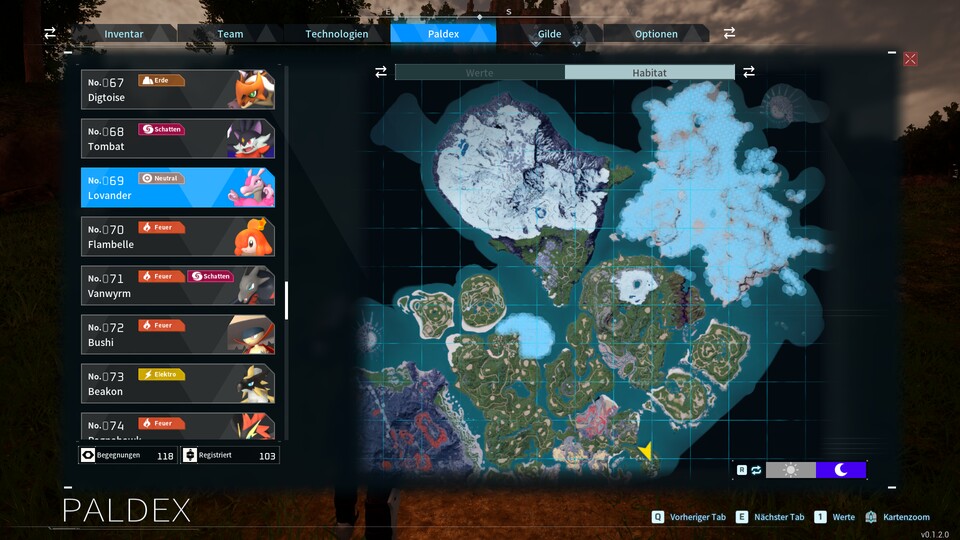Viewport: 960px width, 540px height.
Task: Pick Flambelle from the list
Action: coord(178,236)
